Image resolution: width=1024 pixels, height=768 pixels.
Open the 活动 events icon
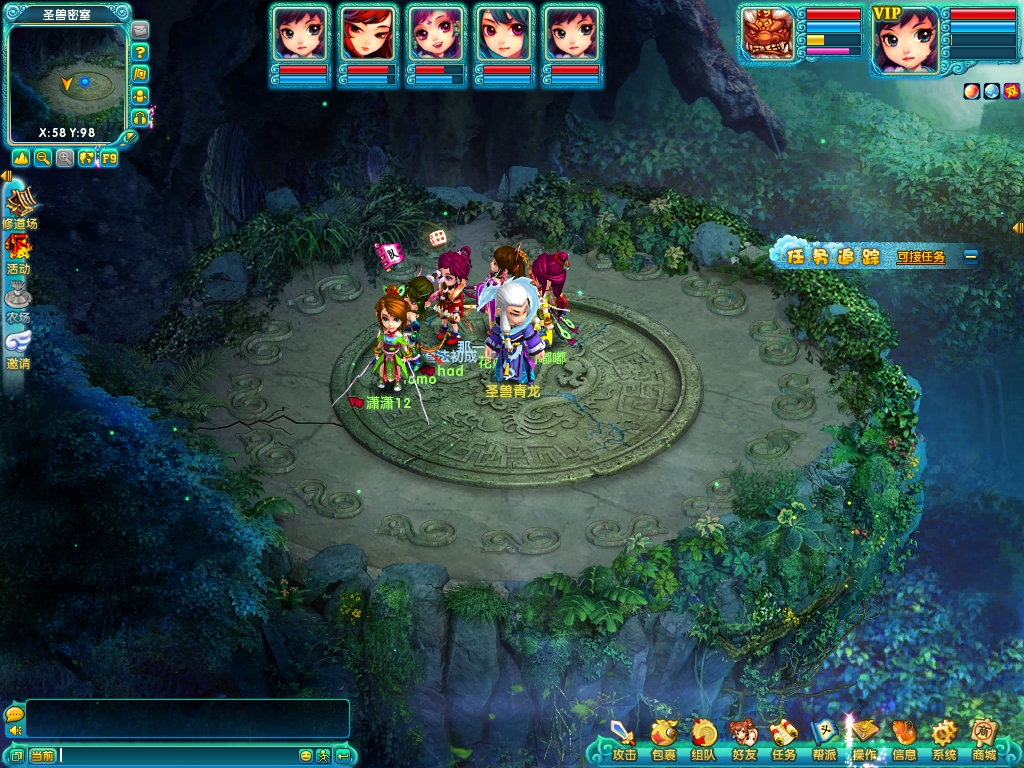18,253
